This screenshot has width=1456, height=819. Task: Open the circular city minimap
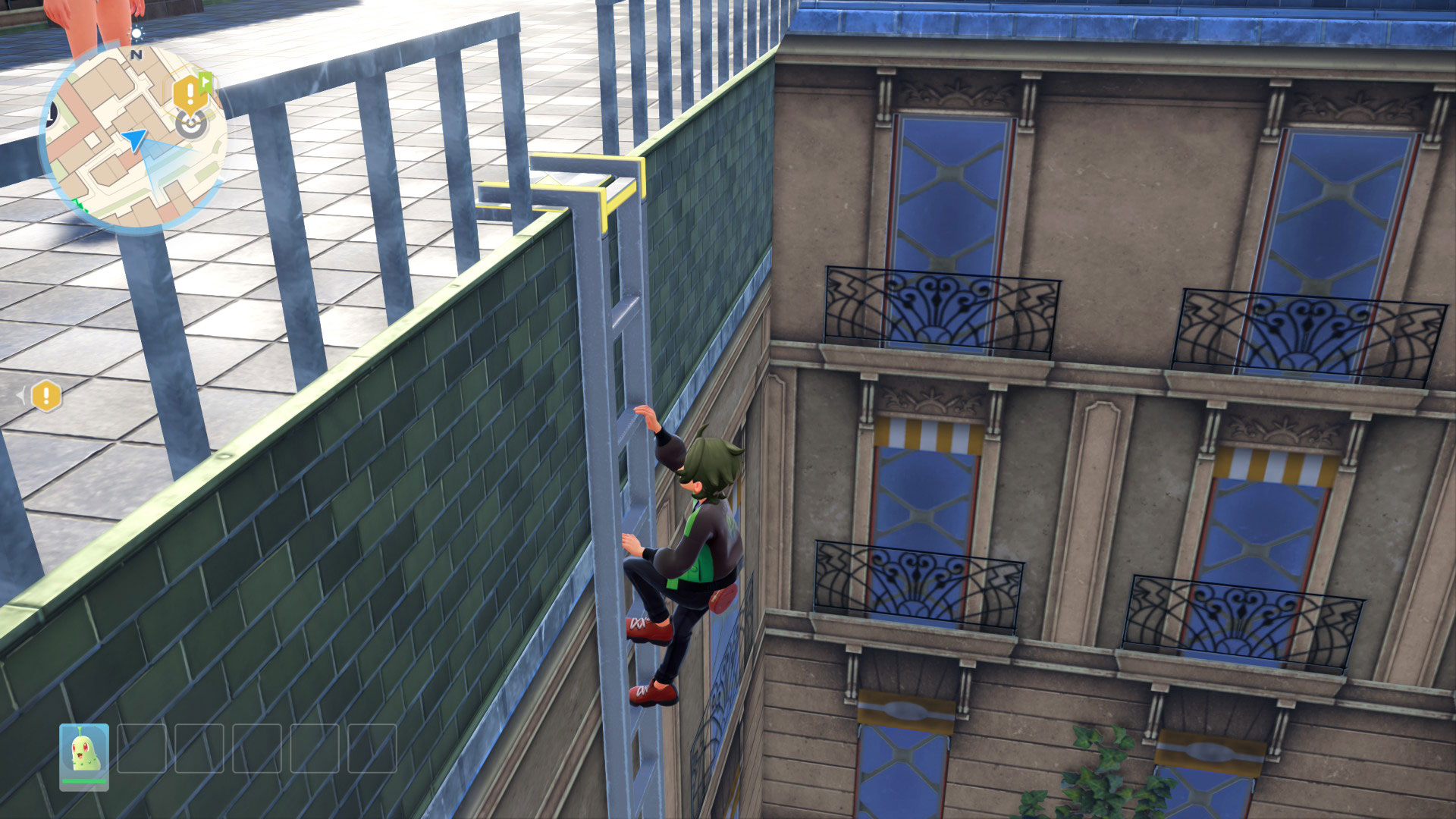point(133,136)
